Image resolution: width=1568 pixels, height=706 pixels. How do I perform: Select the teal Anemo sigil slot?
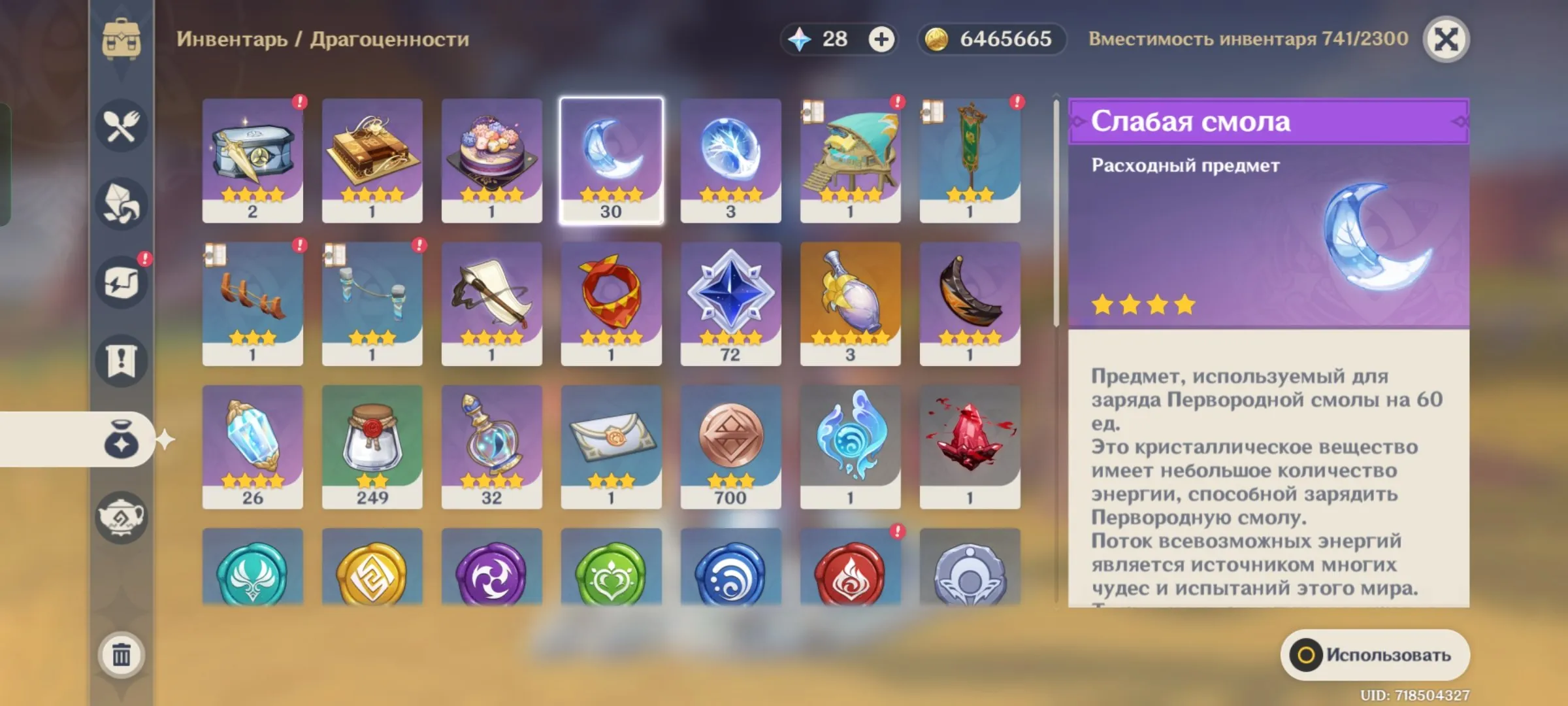point(252,570)
